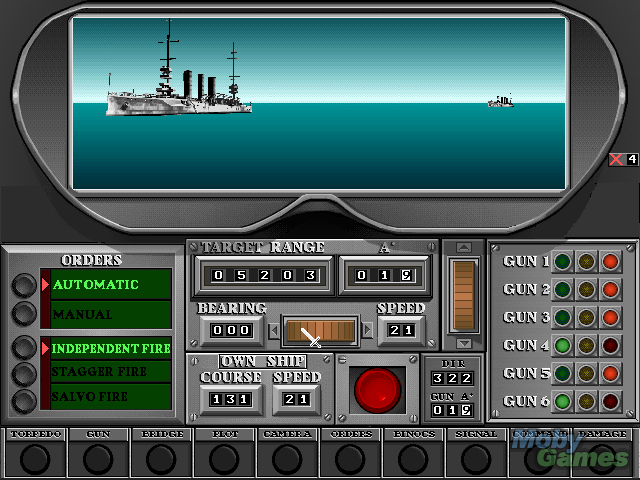This screenshot has height=480, width=640.
Task: Choose Independent Fire mode
Action: click(x=23, y=348)
